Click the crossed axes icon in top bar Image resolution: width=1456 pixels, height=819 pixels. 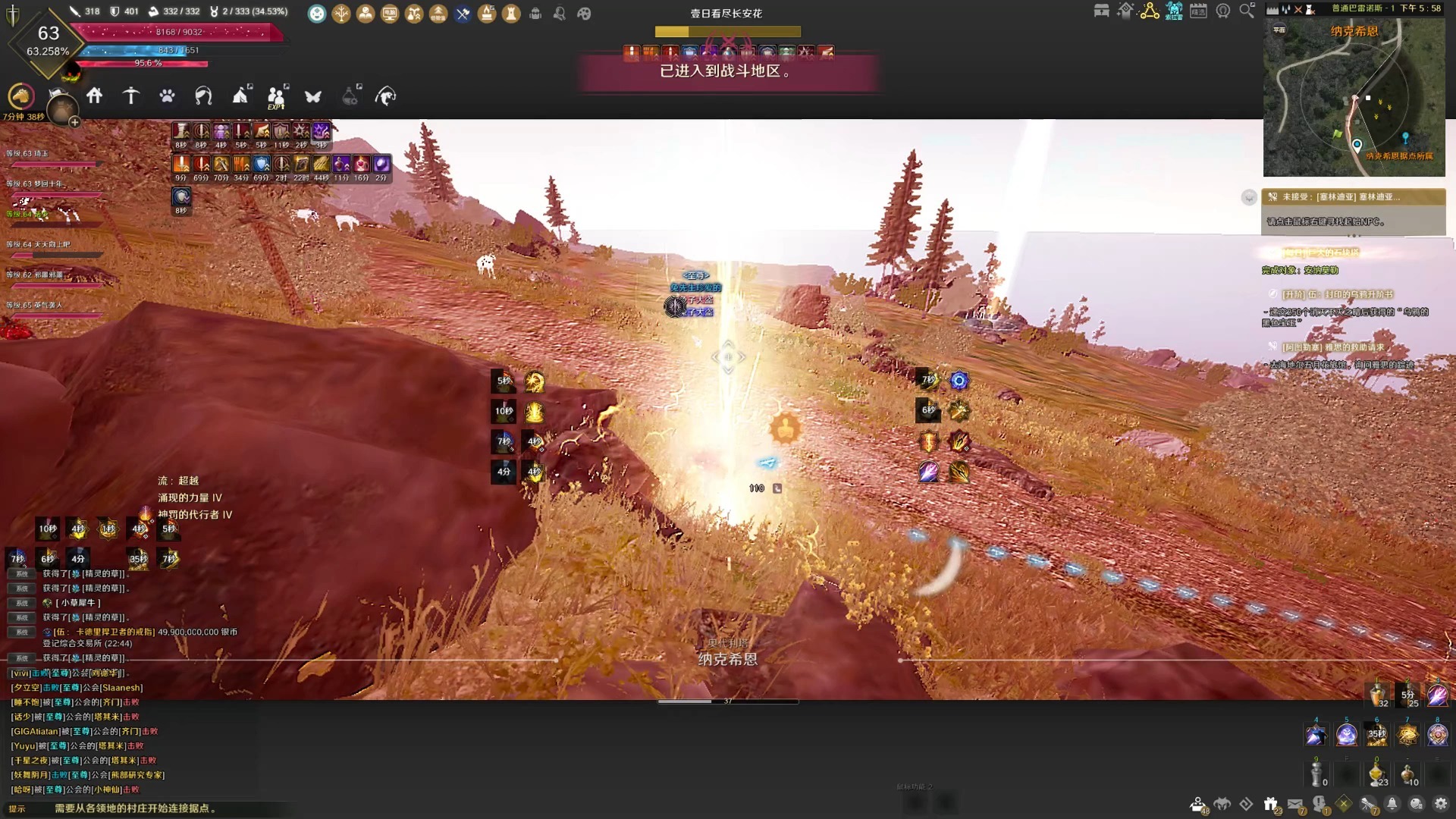coord(463,13)
